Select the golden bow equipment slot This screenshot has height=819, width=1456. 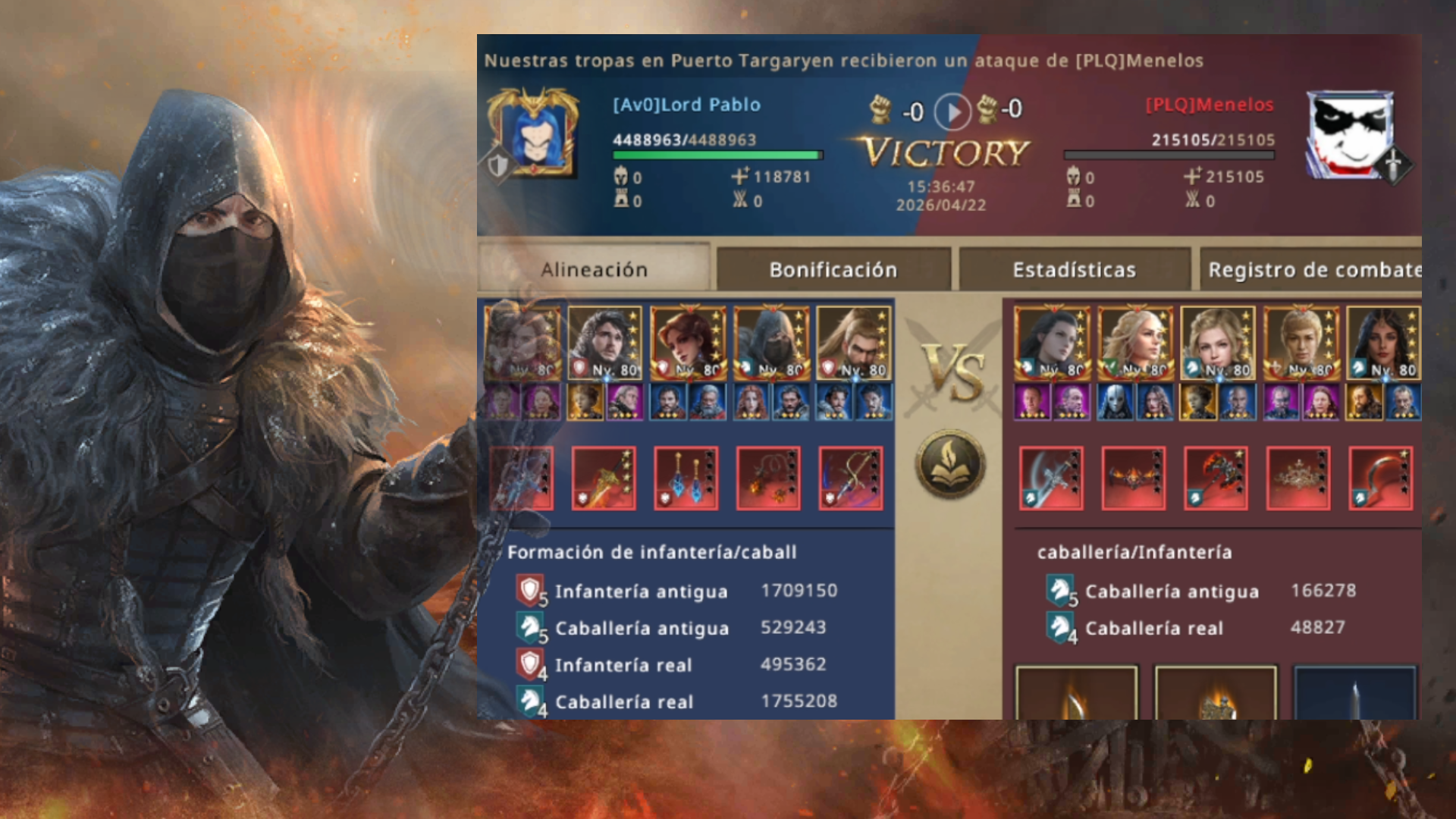pos(851,479)
